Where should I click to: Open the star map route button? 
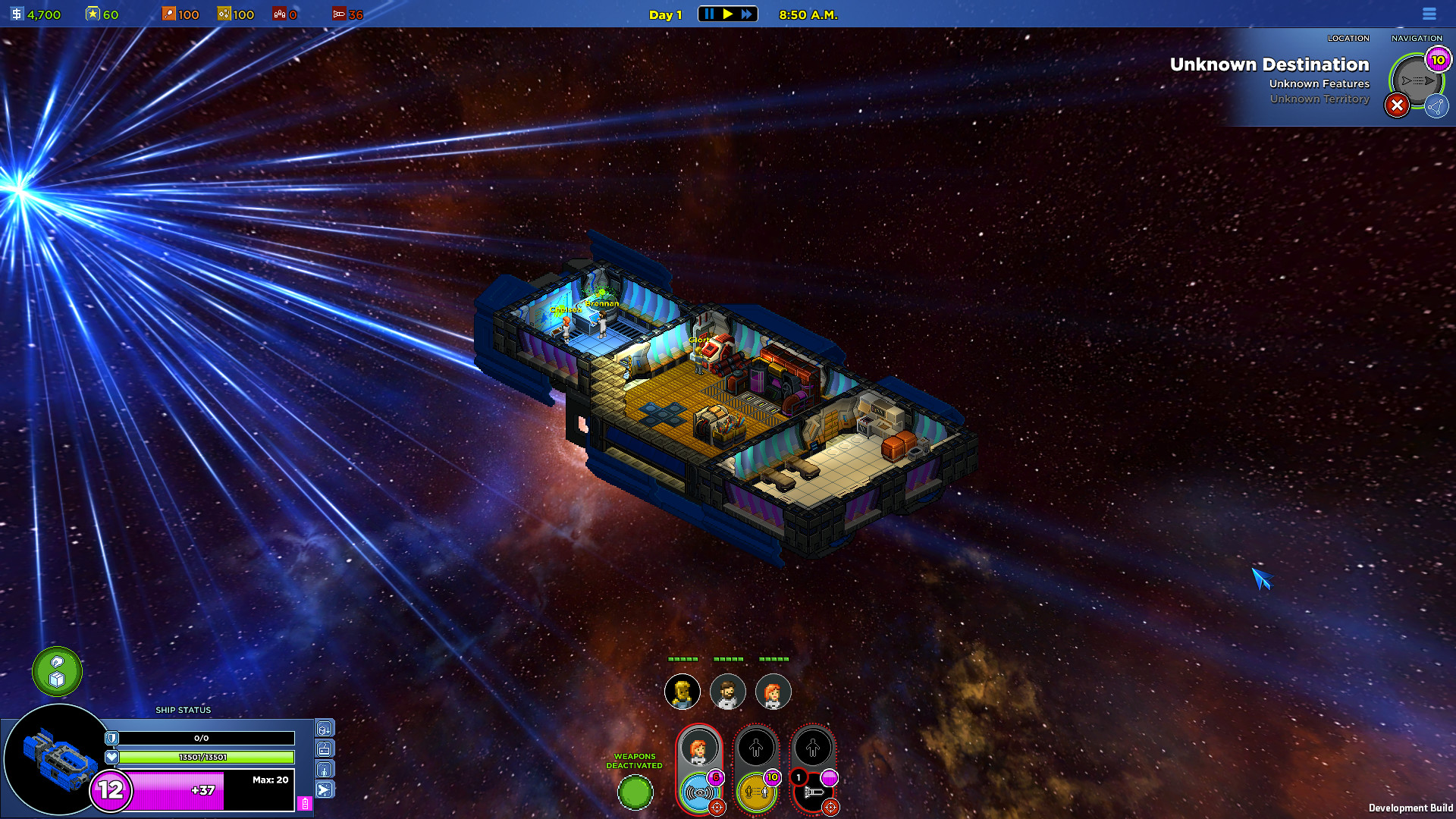click(x=1436, y=106)
